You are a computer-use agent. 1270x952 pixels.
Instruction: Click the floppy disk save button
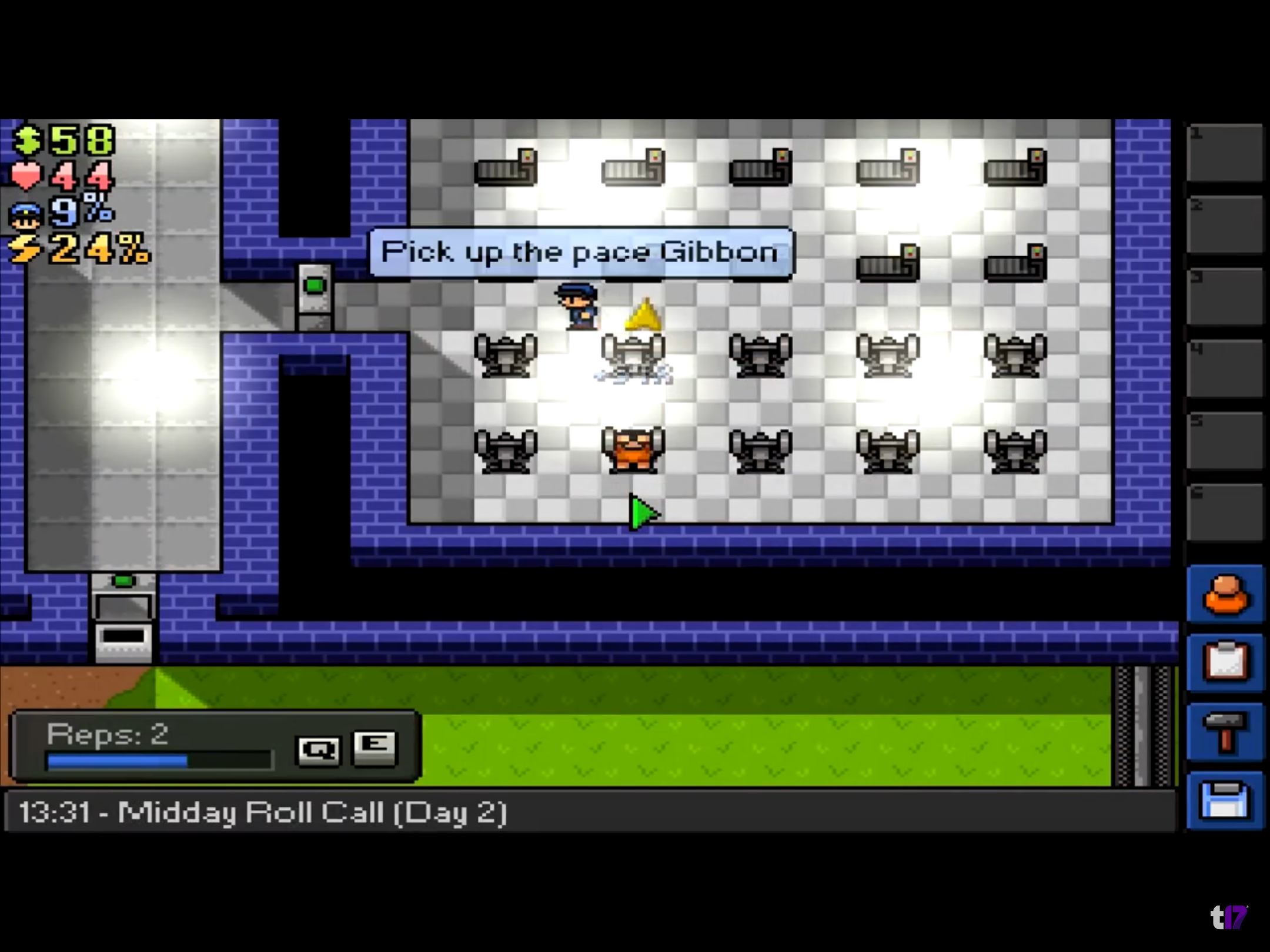coord(1225,800)
